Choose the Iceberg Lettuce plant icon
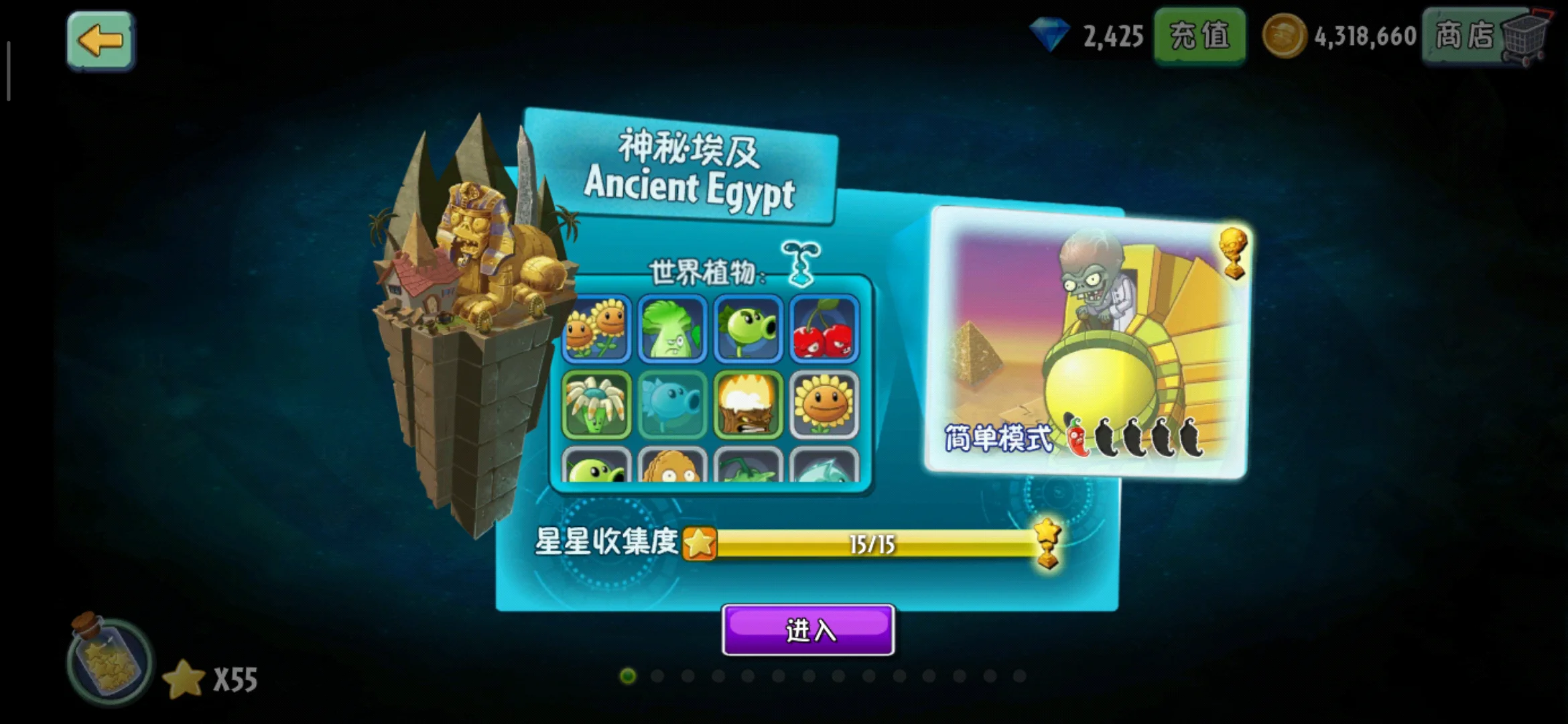 point(672,405)
